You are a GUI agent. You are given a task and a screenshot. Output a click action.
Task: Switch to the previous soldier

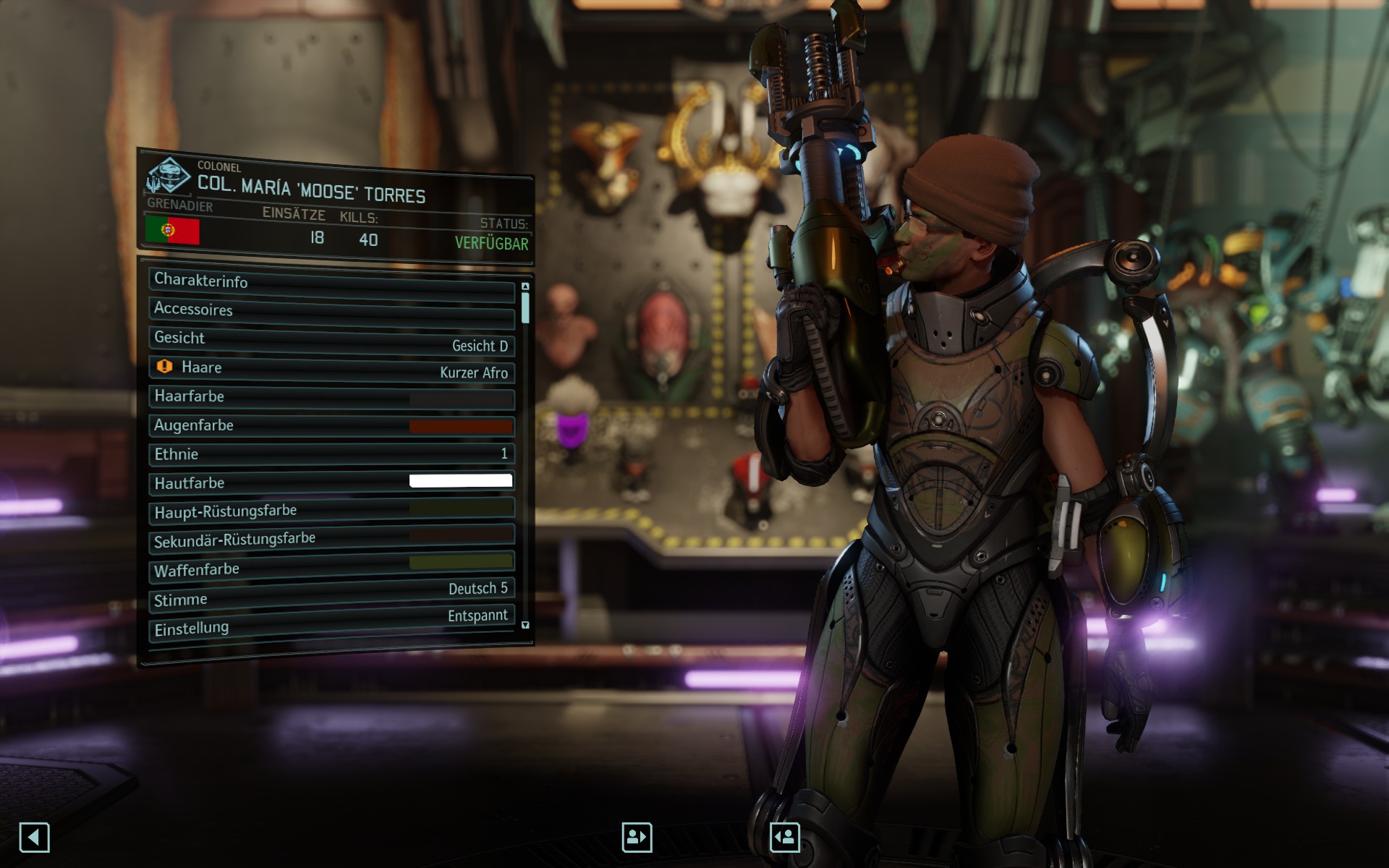tap(637, 838)
